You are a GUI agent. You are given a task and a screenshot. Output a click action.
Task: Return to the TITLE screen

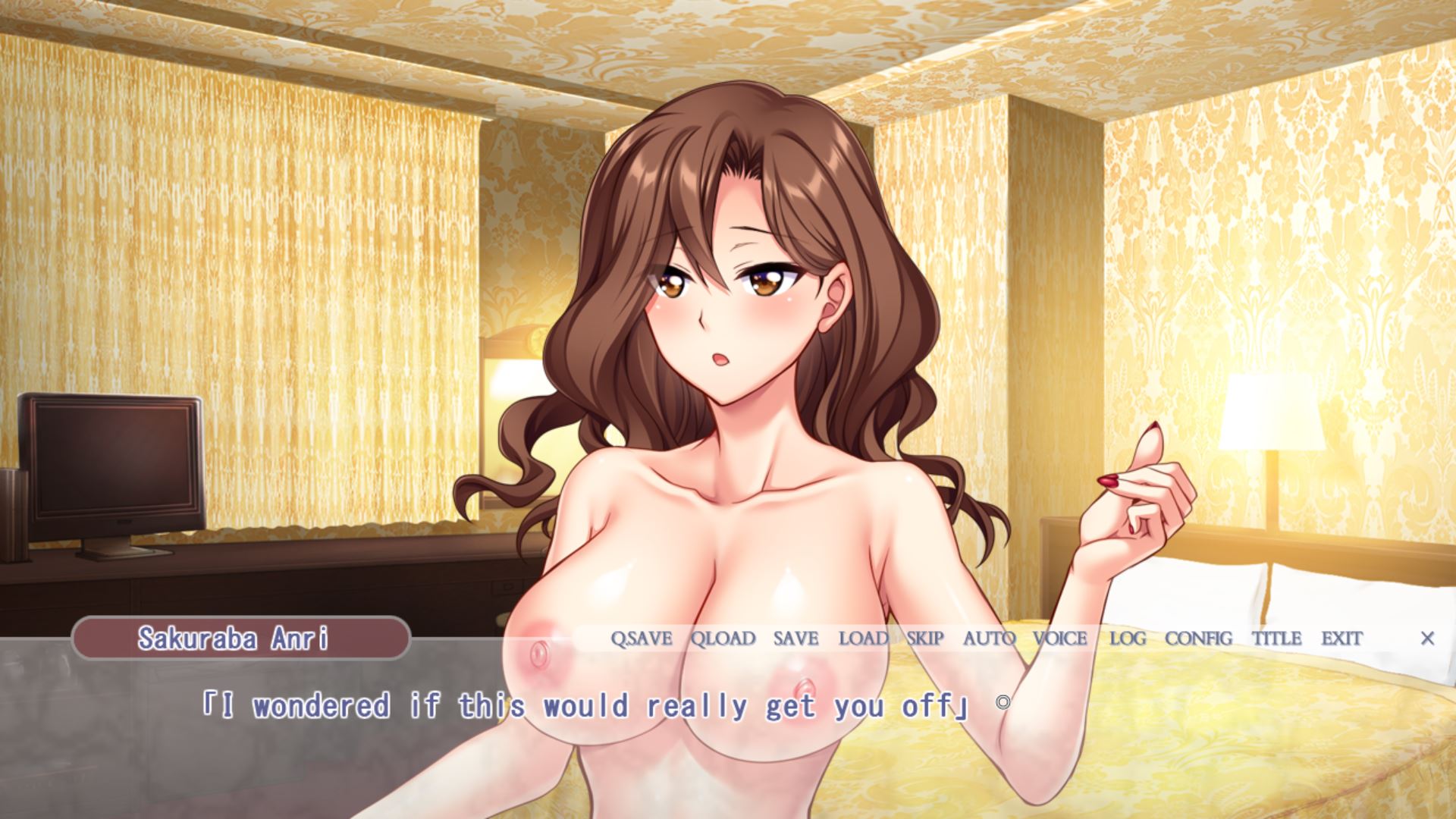tap(1276, 639)
